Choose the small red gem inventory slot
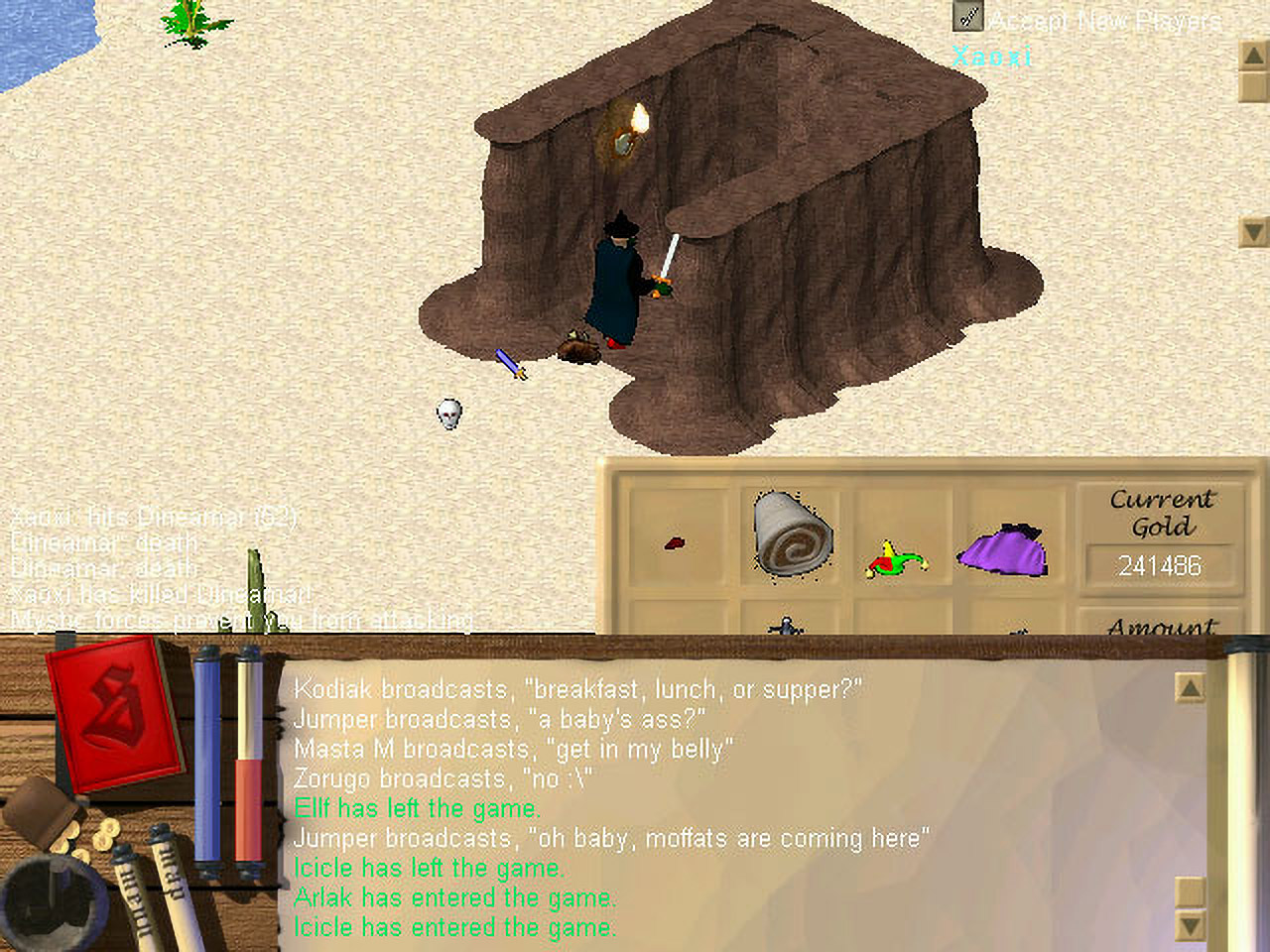The width and height of the screenshot is (1270, 952). [675, 543]
